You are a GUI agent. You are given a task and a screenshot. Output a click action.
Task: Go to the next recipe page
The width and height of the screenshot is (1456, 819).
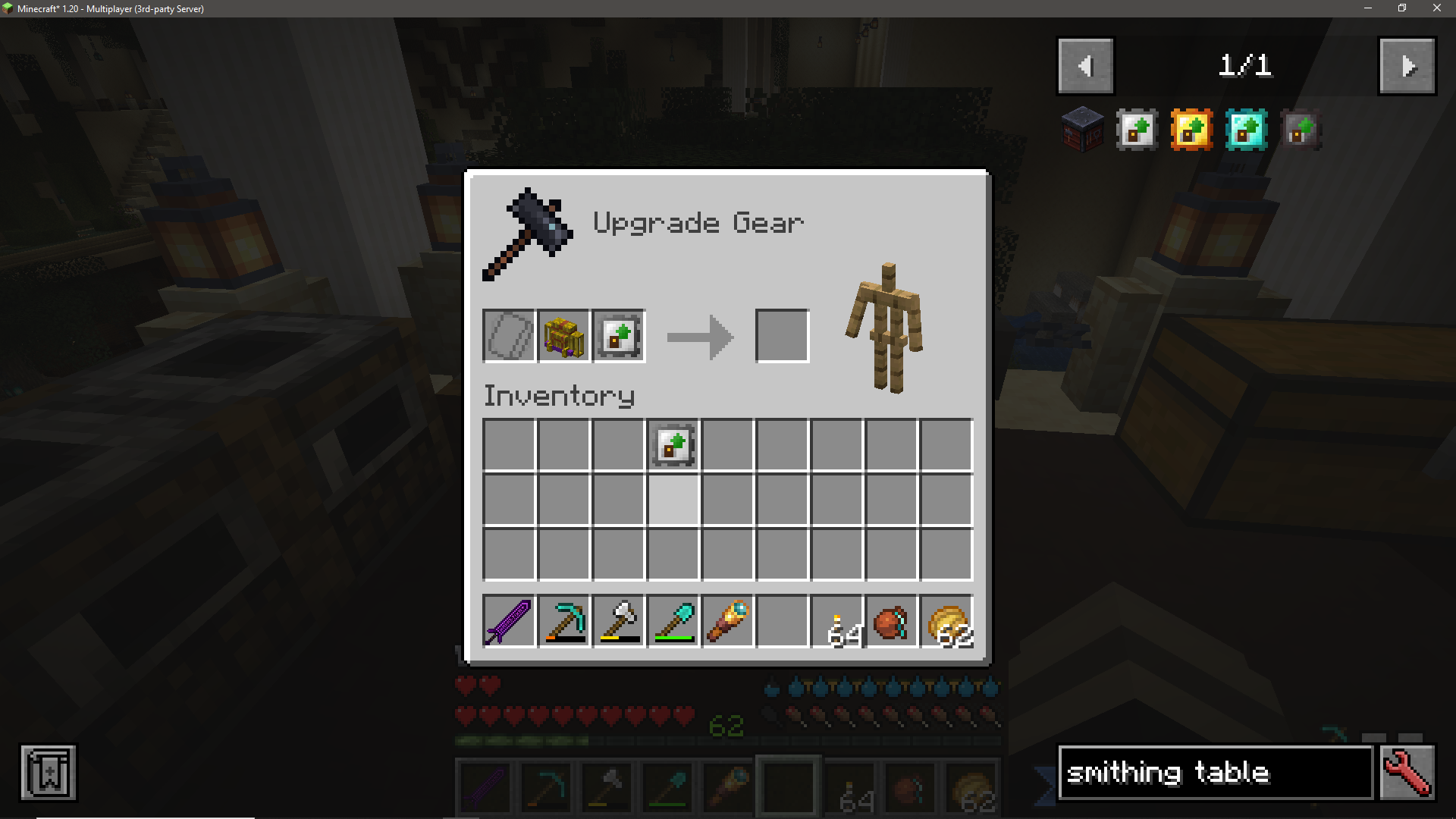click(1407, 66)
